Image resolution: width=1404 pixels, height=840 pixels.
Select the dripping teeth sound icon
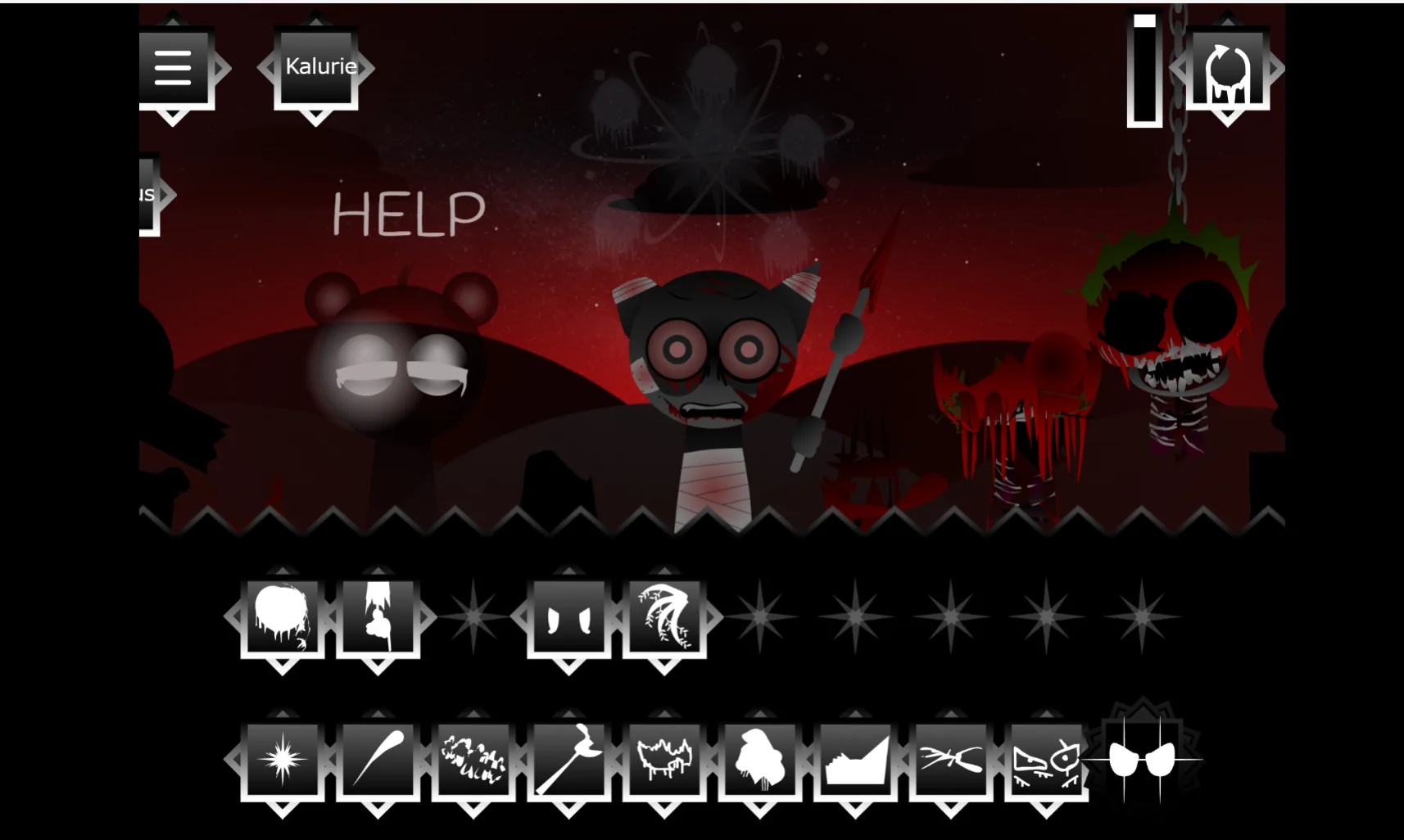(x=664, y=761)
